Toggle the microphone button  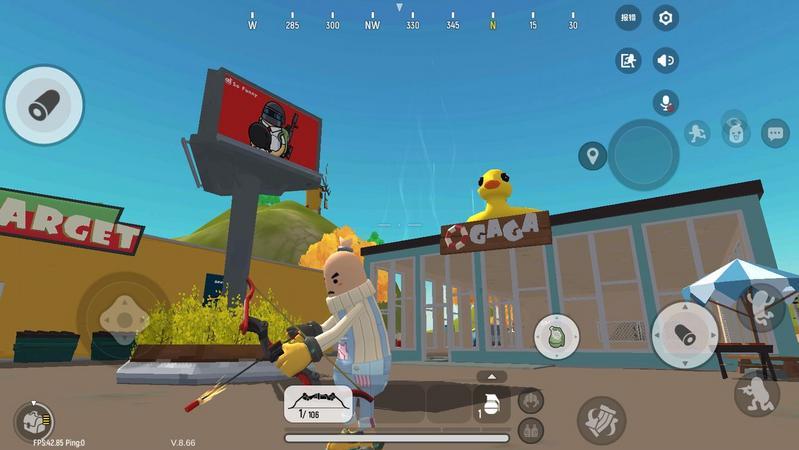pos(665,102)
